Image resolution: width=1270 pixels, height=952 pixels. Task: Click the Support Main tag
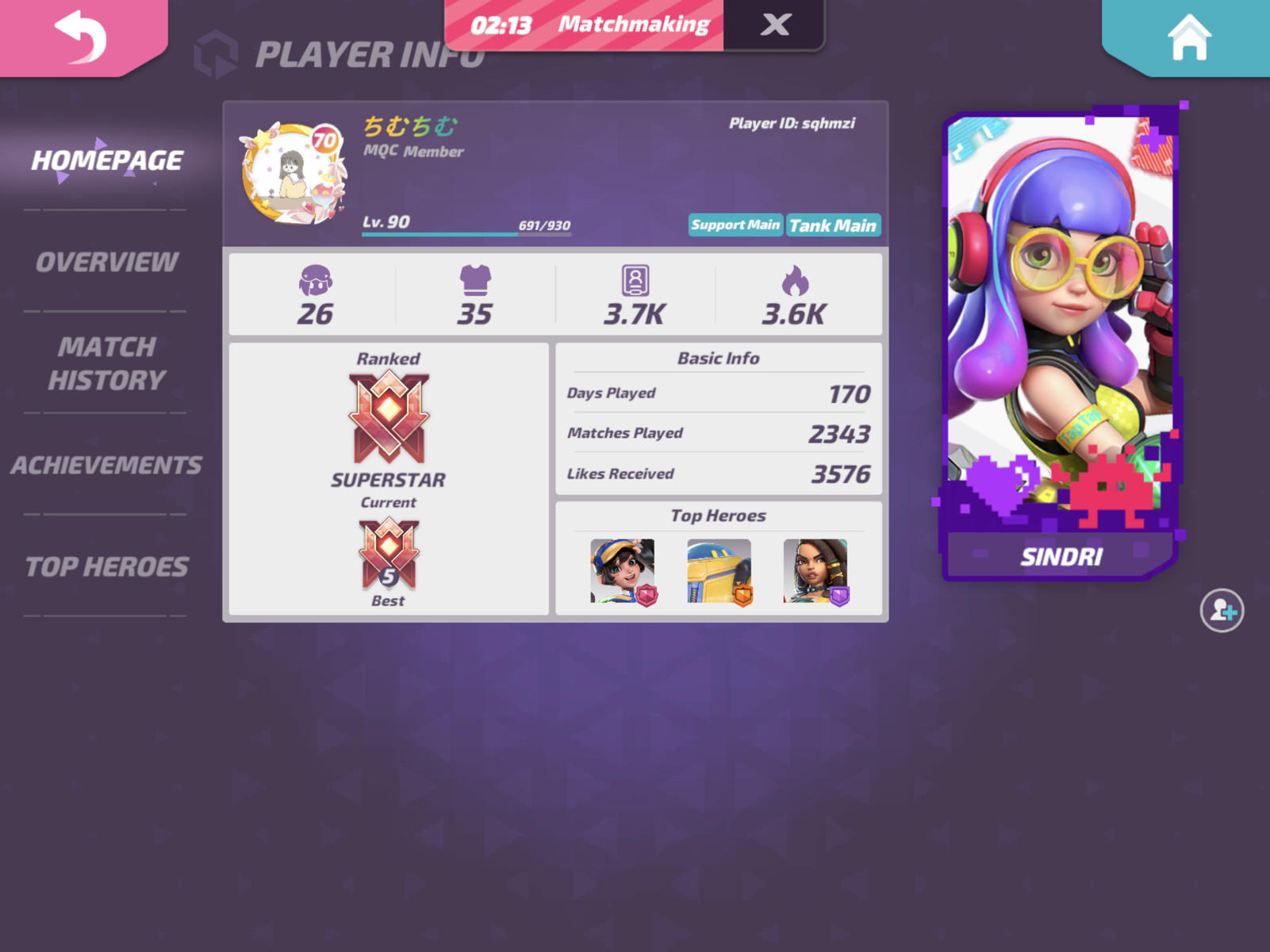click(735, 225)
